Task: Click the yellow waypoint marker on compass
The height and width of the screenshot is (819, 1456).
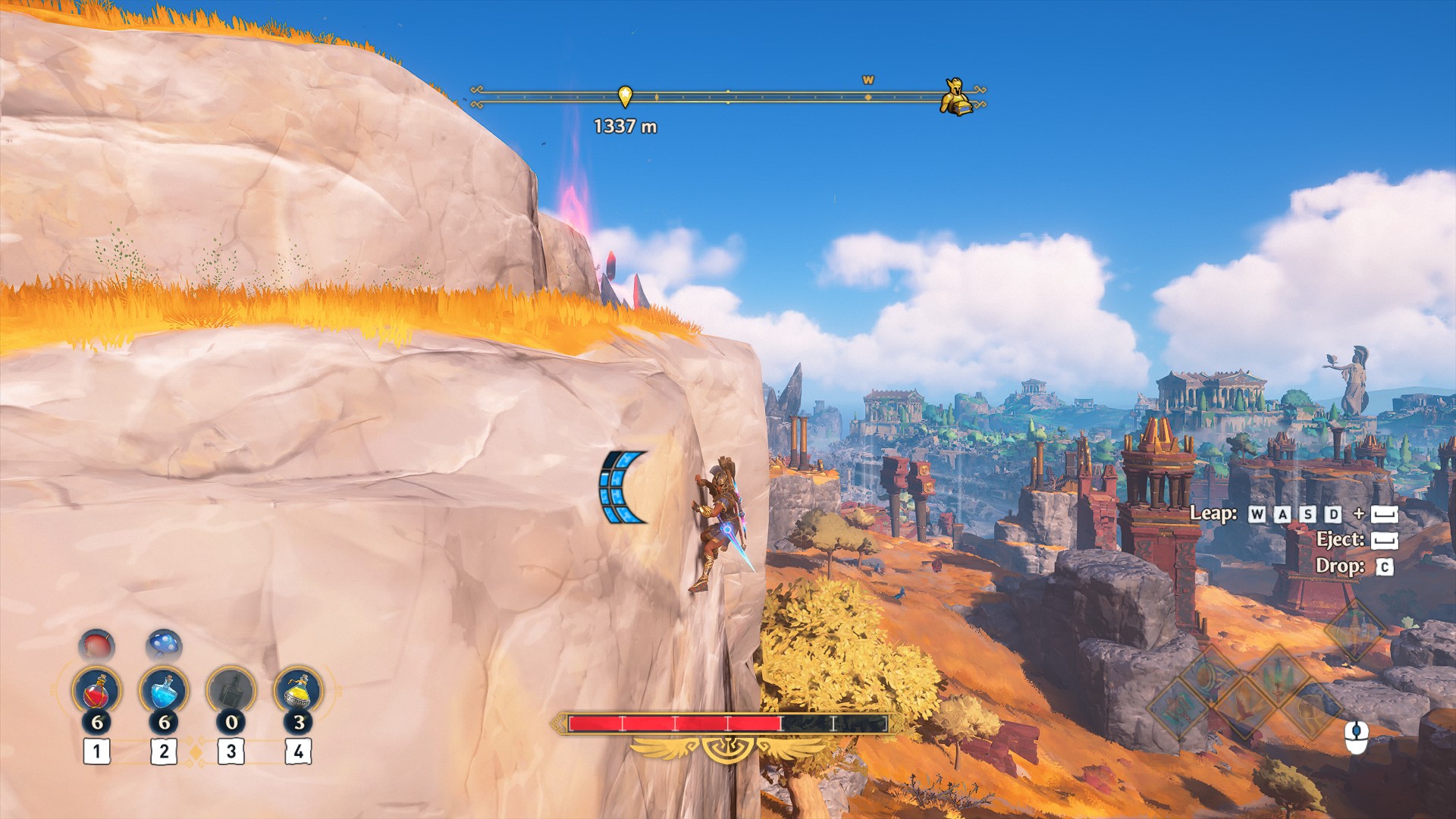Action: [625, 96]
